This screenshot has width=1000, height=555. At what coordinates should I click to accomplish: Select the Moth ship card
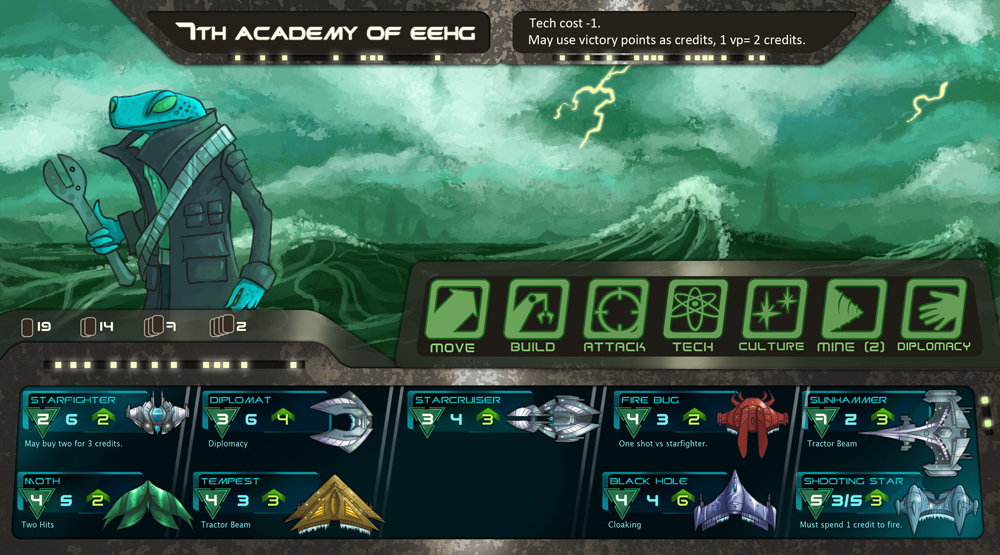(x=100, y=502)
